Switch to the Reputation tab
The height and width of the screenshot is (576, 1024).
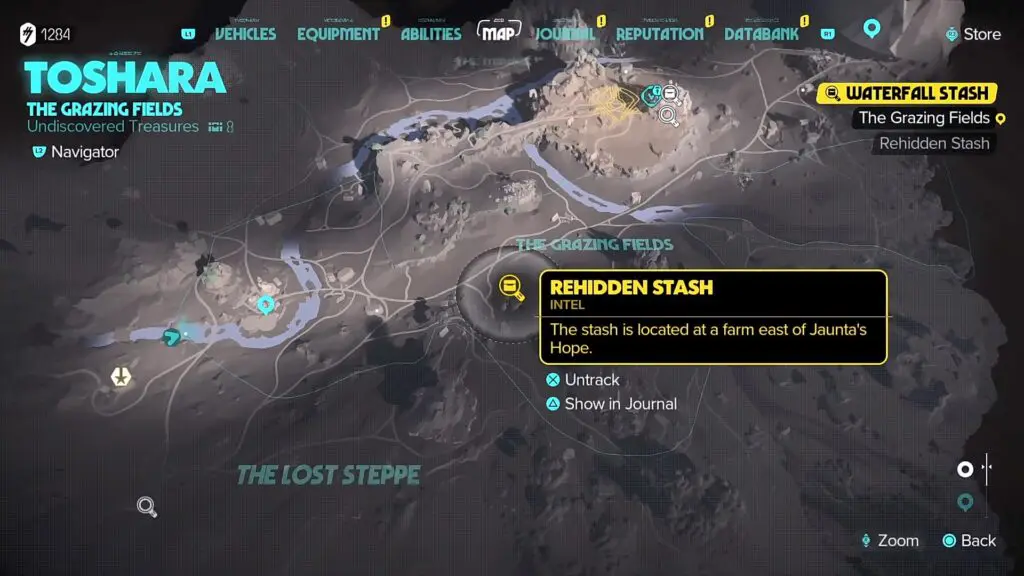tap(659, 34)
